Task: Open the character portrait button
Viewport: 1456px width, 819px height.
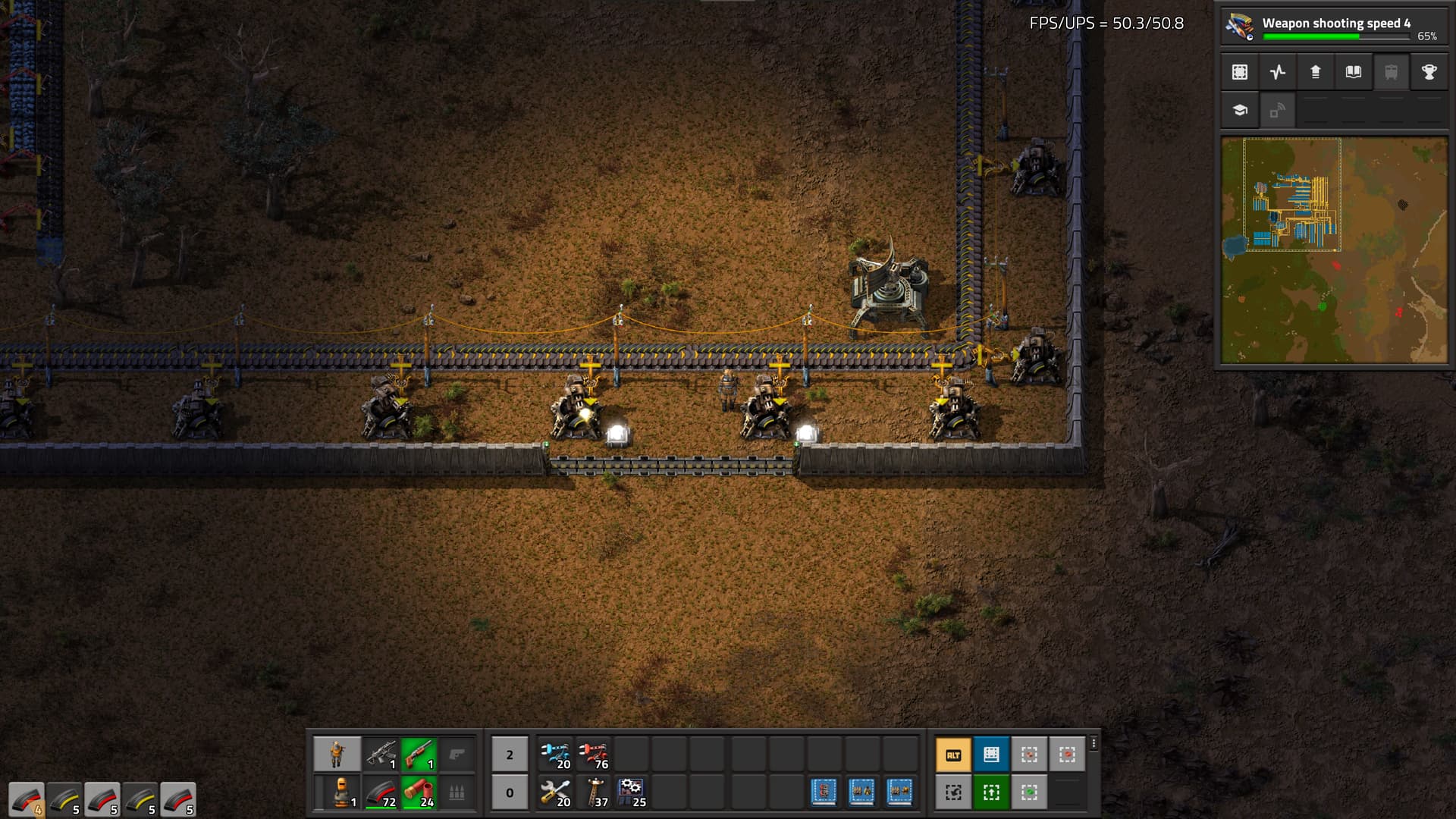Action: pyautogui.click(x=337, y=755)
